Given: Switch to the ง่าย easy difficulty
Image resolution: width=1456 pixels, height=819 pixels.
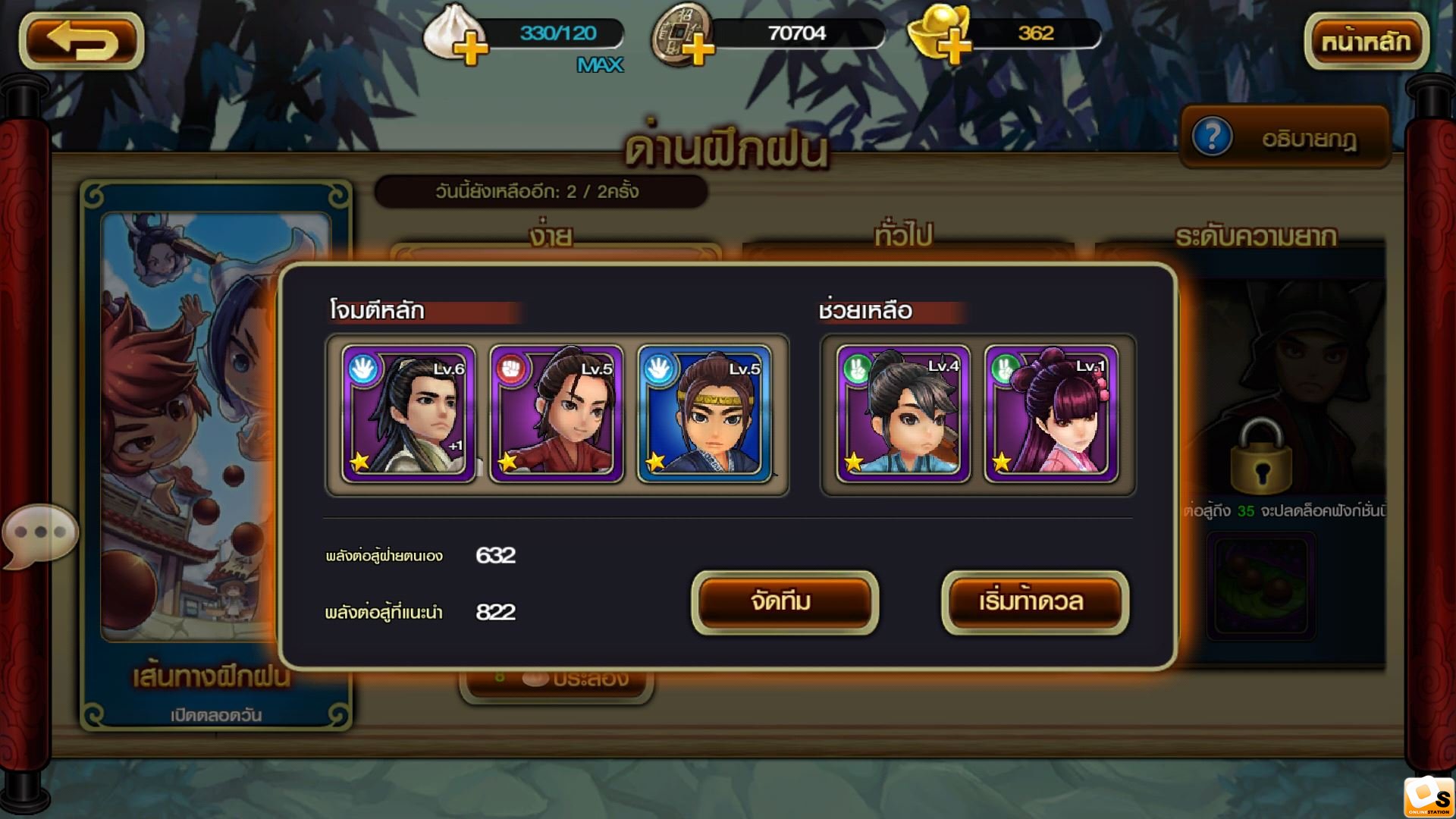Looking at the screenshot, I should click(551, 237).
